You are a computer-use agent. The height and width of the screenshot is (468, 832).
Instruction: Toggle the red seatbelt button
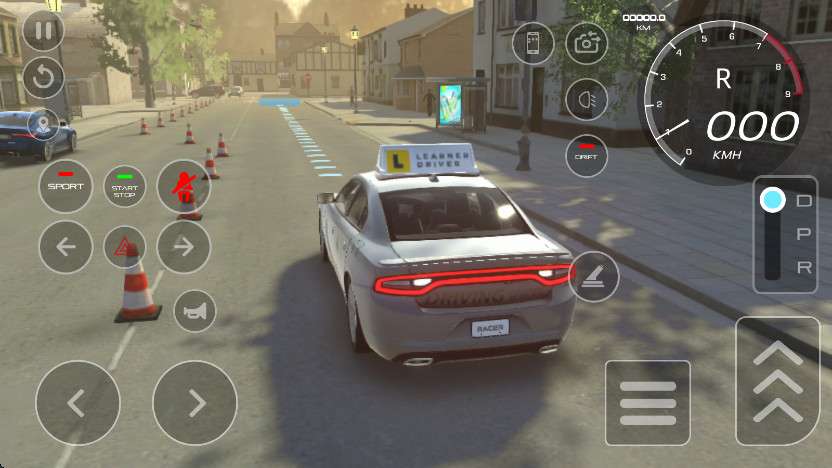pos(183,186)
